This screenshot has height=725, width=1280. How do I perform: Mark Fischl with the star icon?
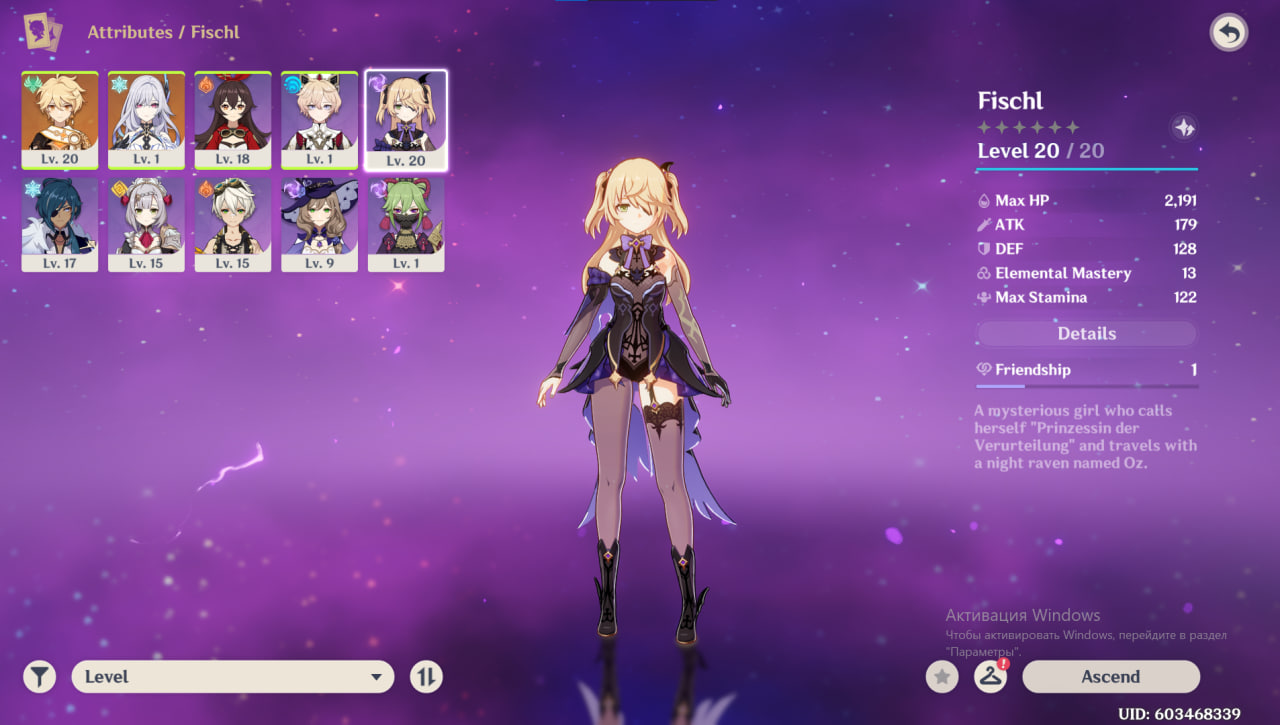click(x=941, y=677)
